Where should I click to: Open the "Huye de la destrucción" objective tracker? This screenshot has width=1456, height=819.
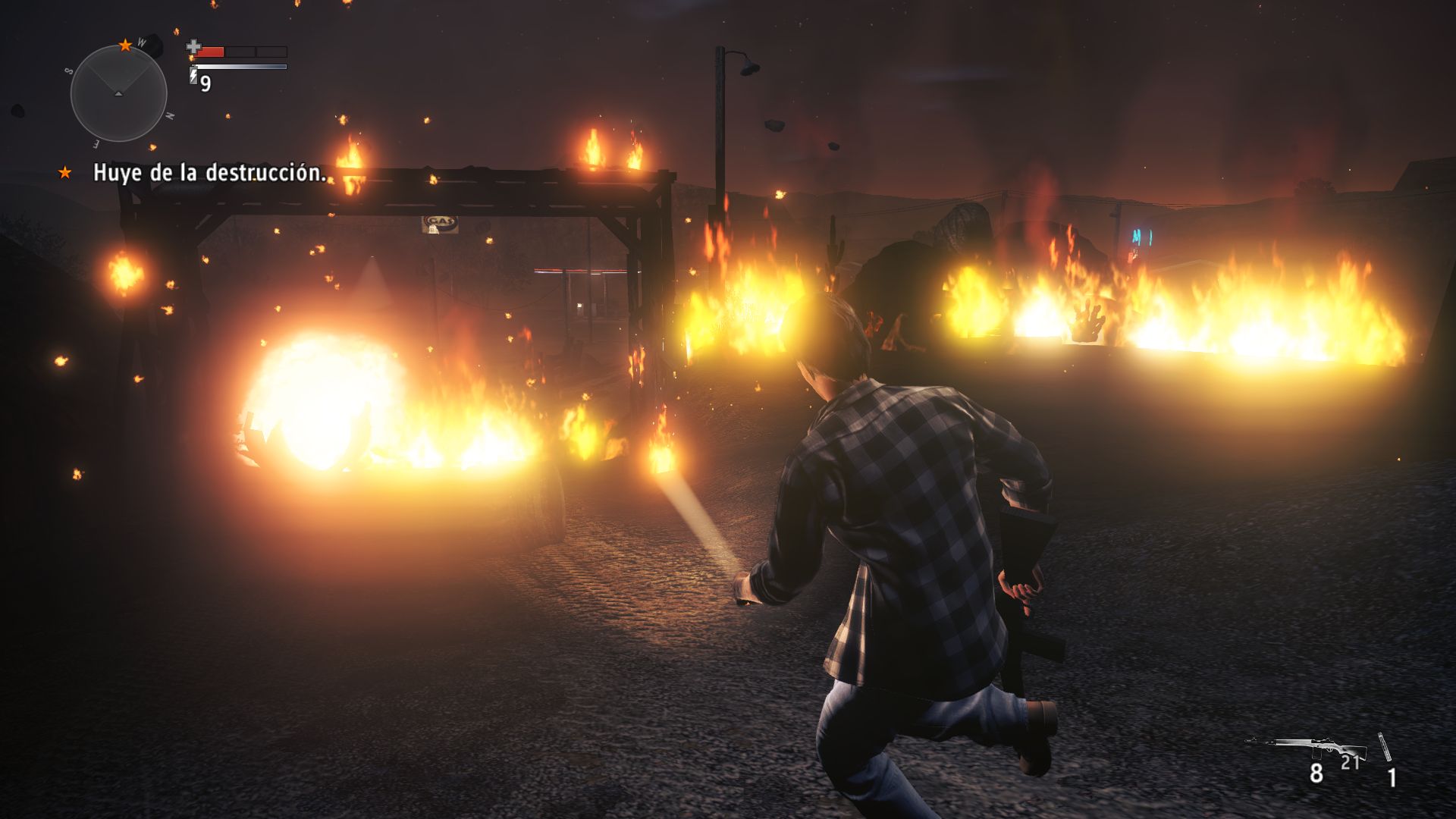coord(209,173)
